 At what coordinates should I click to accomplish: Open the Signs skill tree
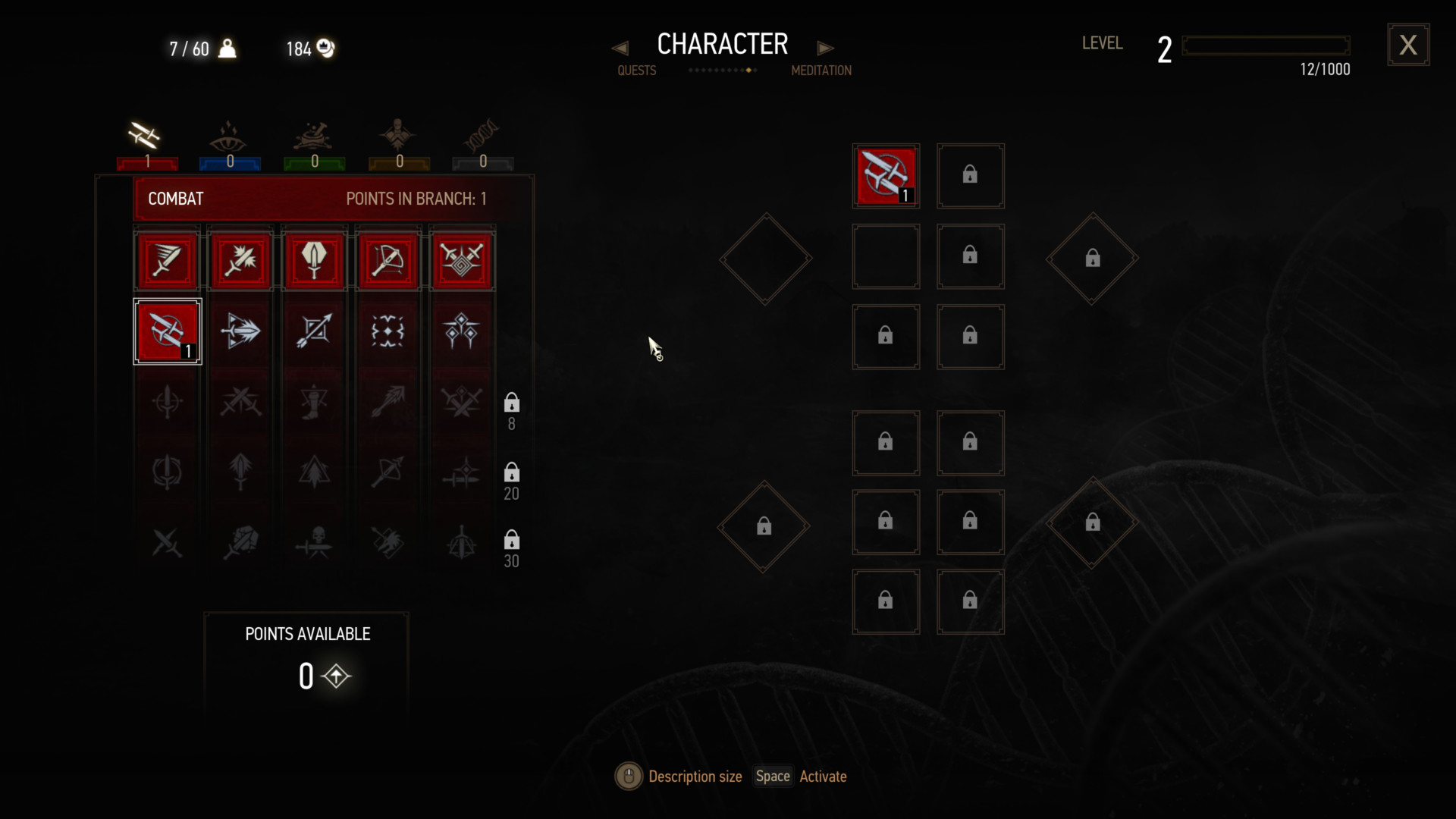pyautogui.click(x=229, y=136)
